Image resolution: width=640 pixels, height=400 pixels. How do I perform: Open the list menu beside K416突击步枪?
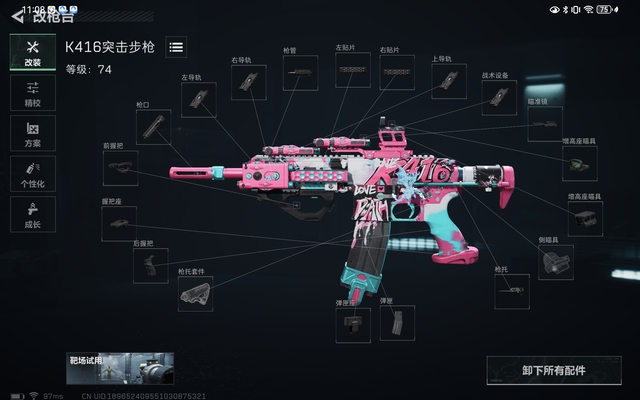coord(176,47)
